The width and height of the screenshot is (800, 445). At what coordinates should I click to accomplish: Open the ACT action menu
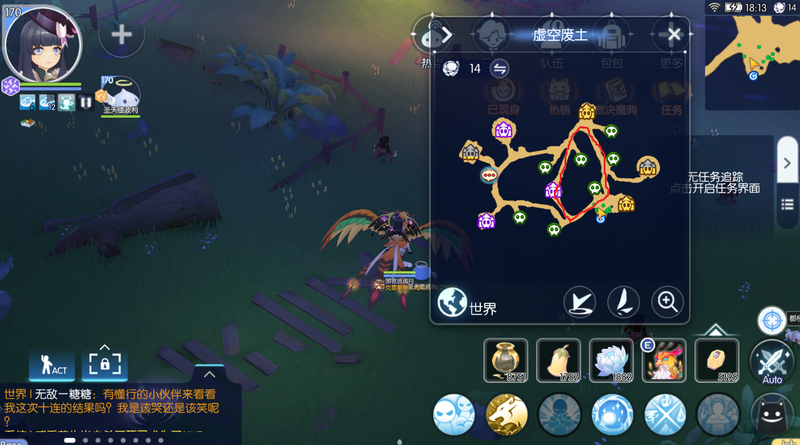click(x=53, y=365)
